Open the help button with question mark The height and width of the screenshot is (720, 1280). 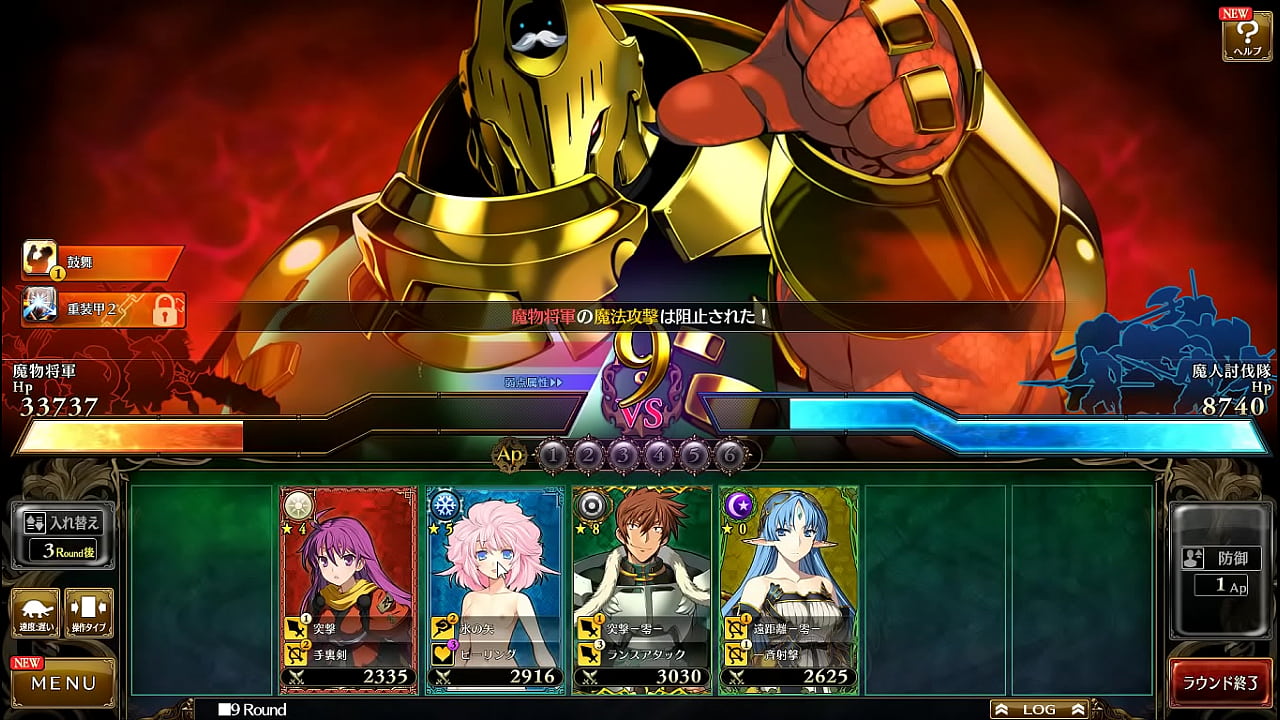[1247, 36]
